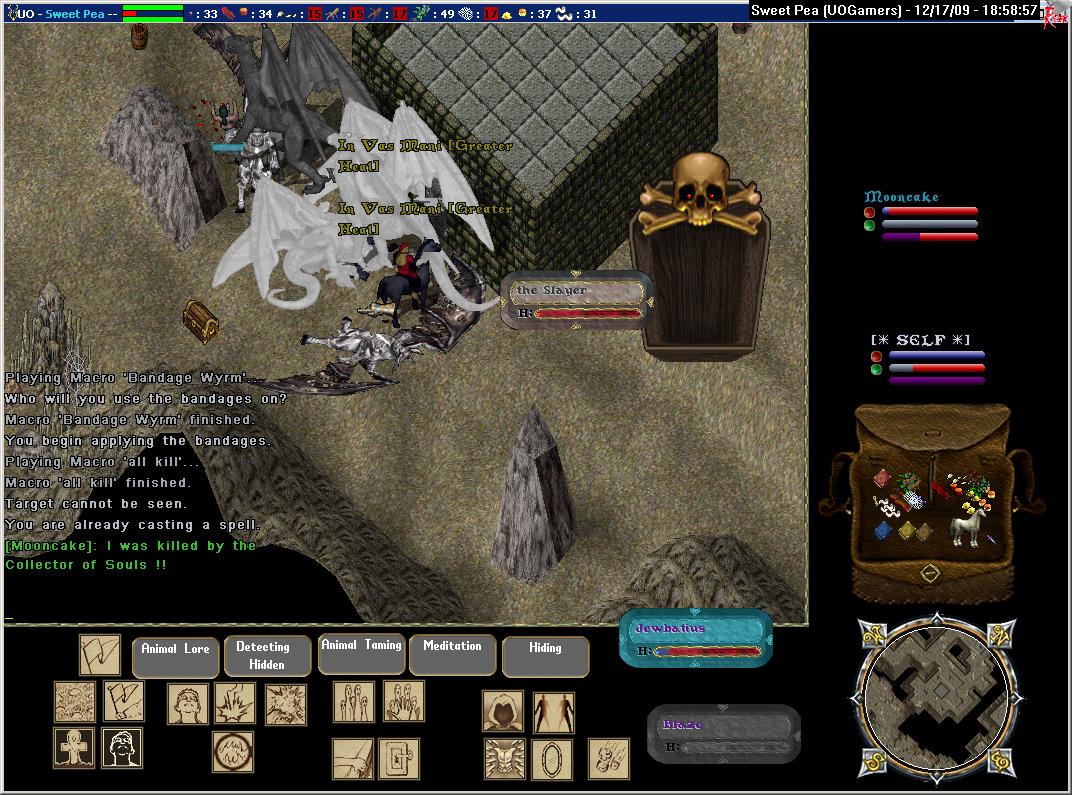Cast the oval gate portal spell
This screenshot has width=1072, height=795.
(551, 758)
